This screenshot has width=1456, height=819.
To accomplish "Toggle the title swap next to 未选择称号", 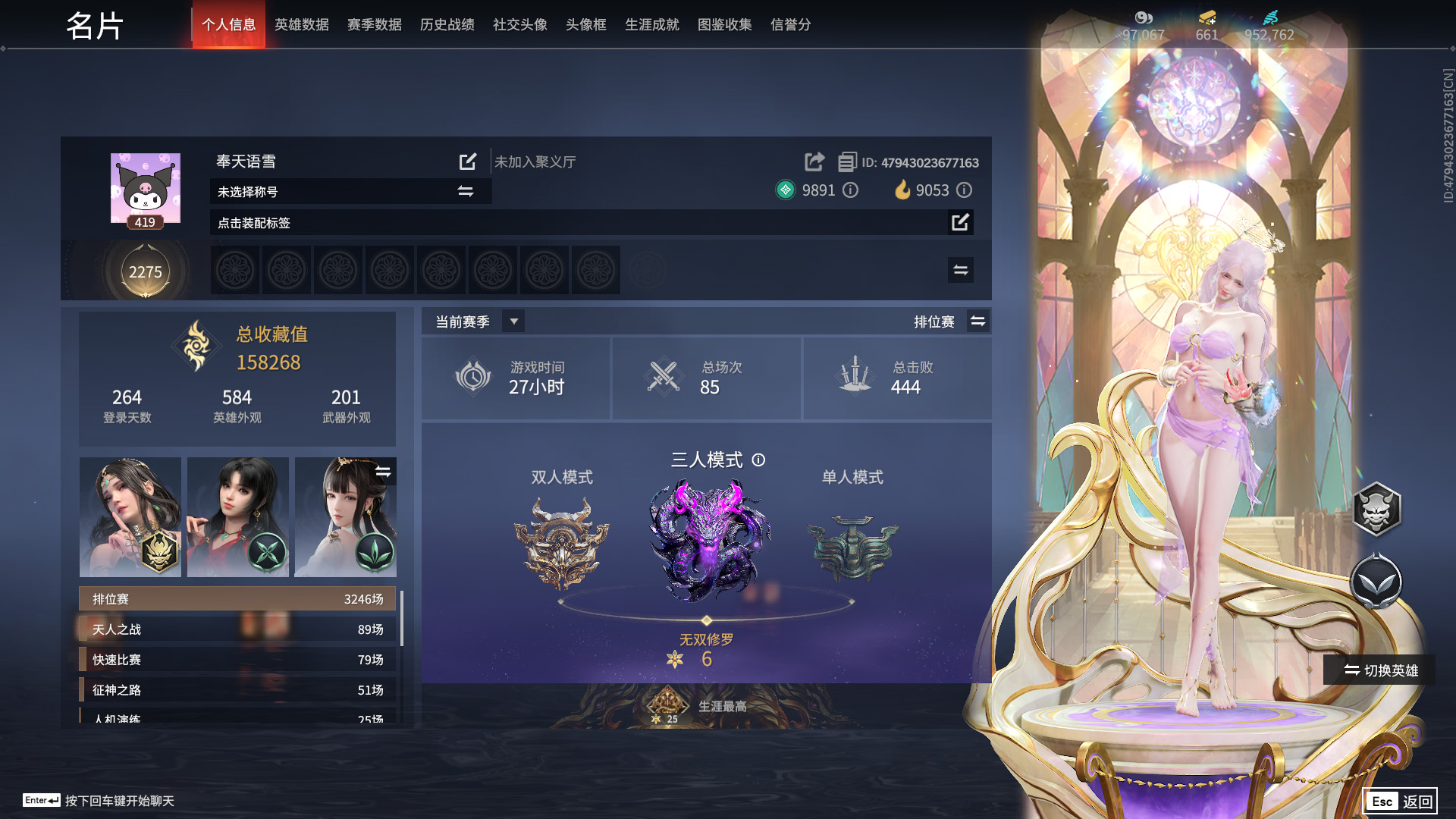I will pos(466,192).
